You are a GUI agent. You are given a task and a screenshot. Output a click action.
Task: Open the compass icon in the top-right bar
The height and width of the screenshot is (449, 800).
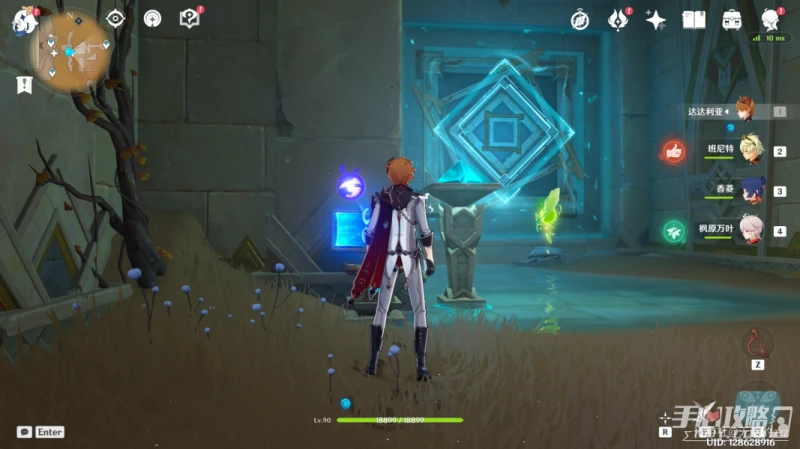[x=580, y=19]
